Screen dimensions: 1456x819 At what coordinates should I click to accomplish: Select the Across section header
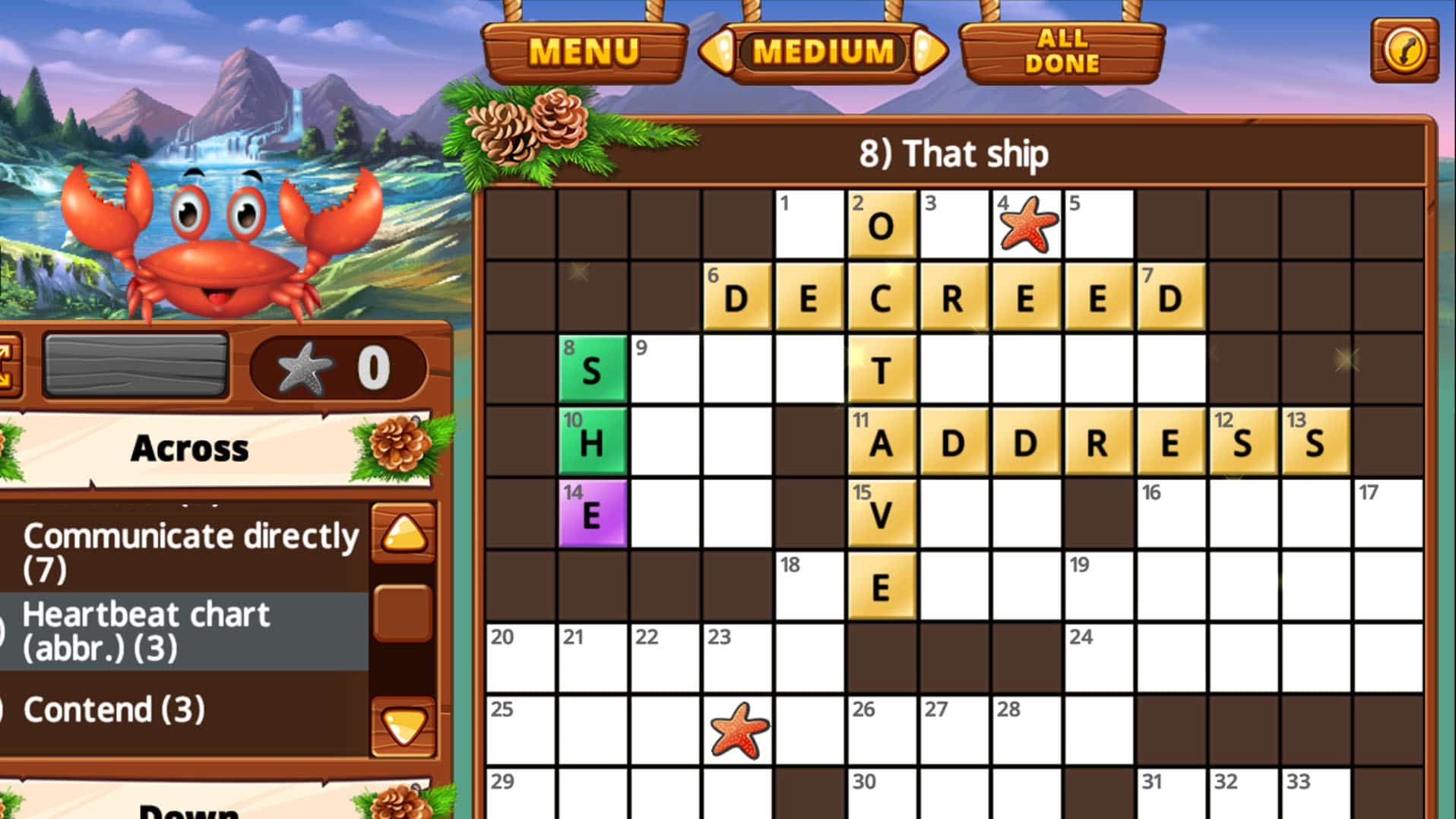pos(190,448)
